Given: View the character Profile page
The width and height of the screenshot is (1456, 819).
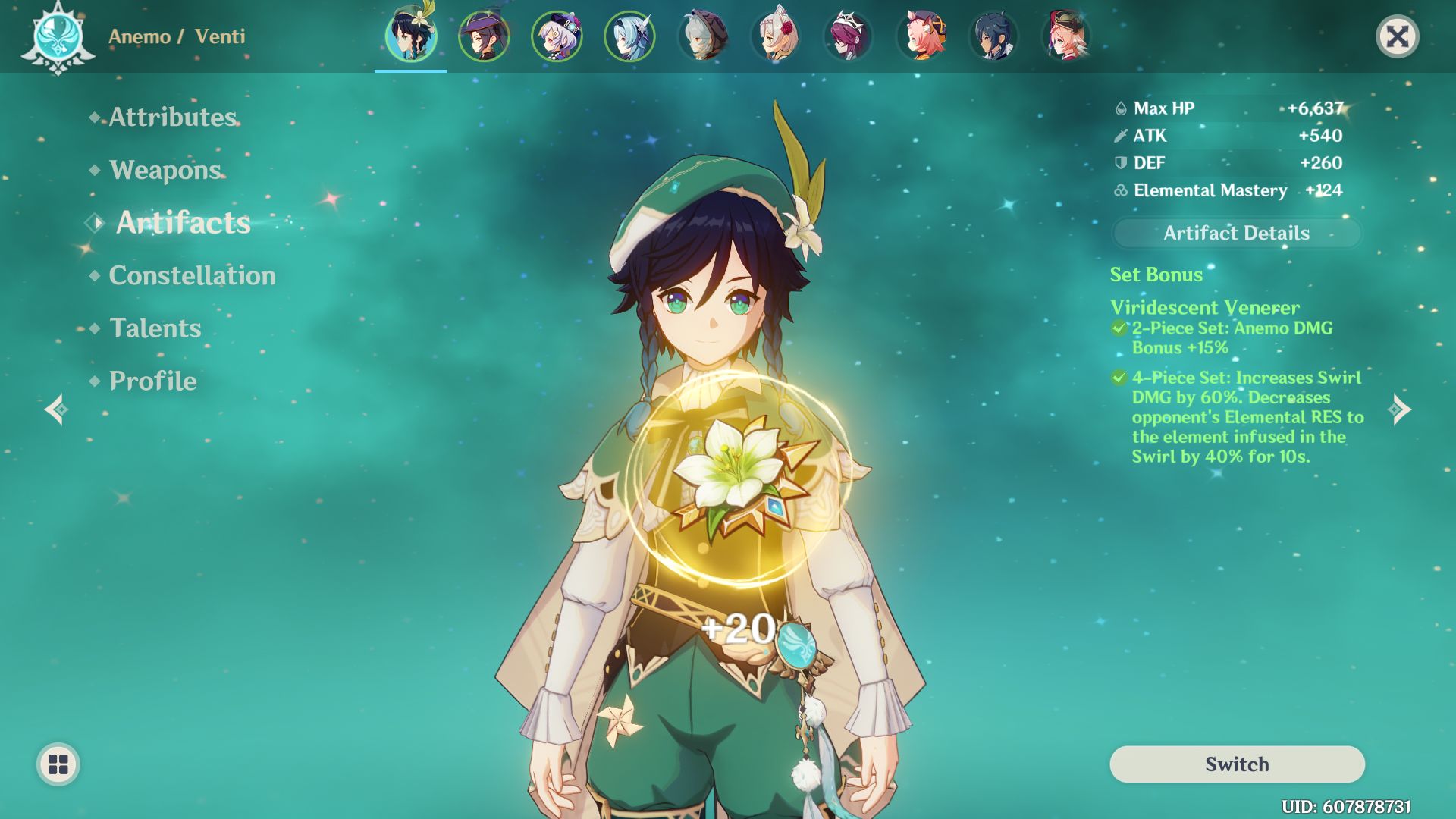Looking at the screenshot, I should pos(152,381).
